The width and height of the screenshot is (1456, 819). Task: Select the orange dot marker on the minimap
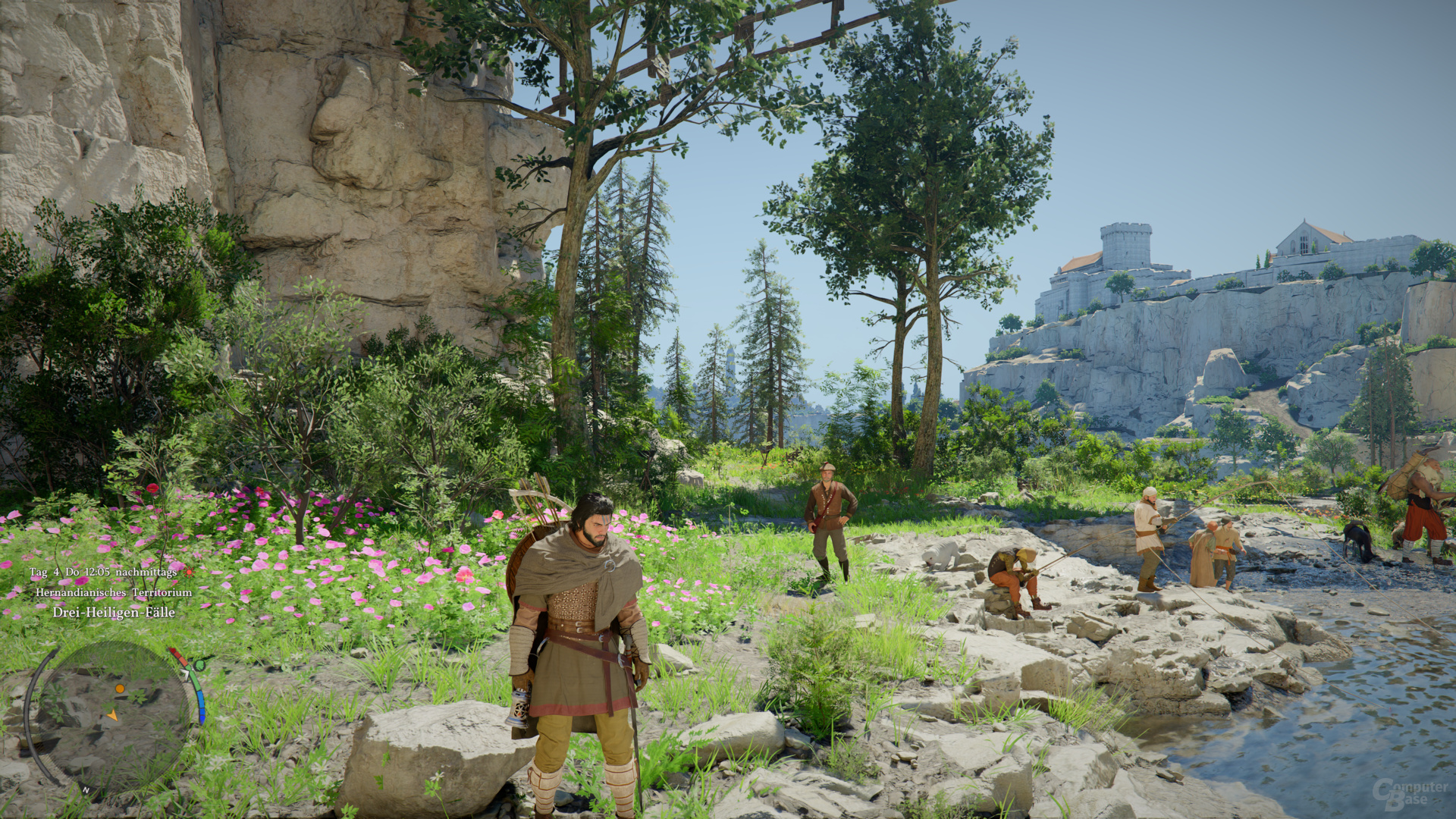[120, 689]
